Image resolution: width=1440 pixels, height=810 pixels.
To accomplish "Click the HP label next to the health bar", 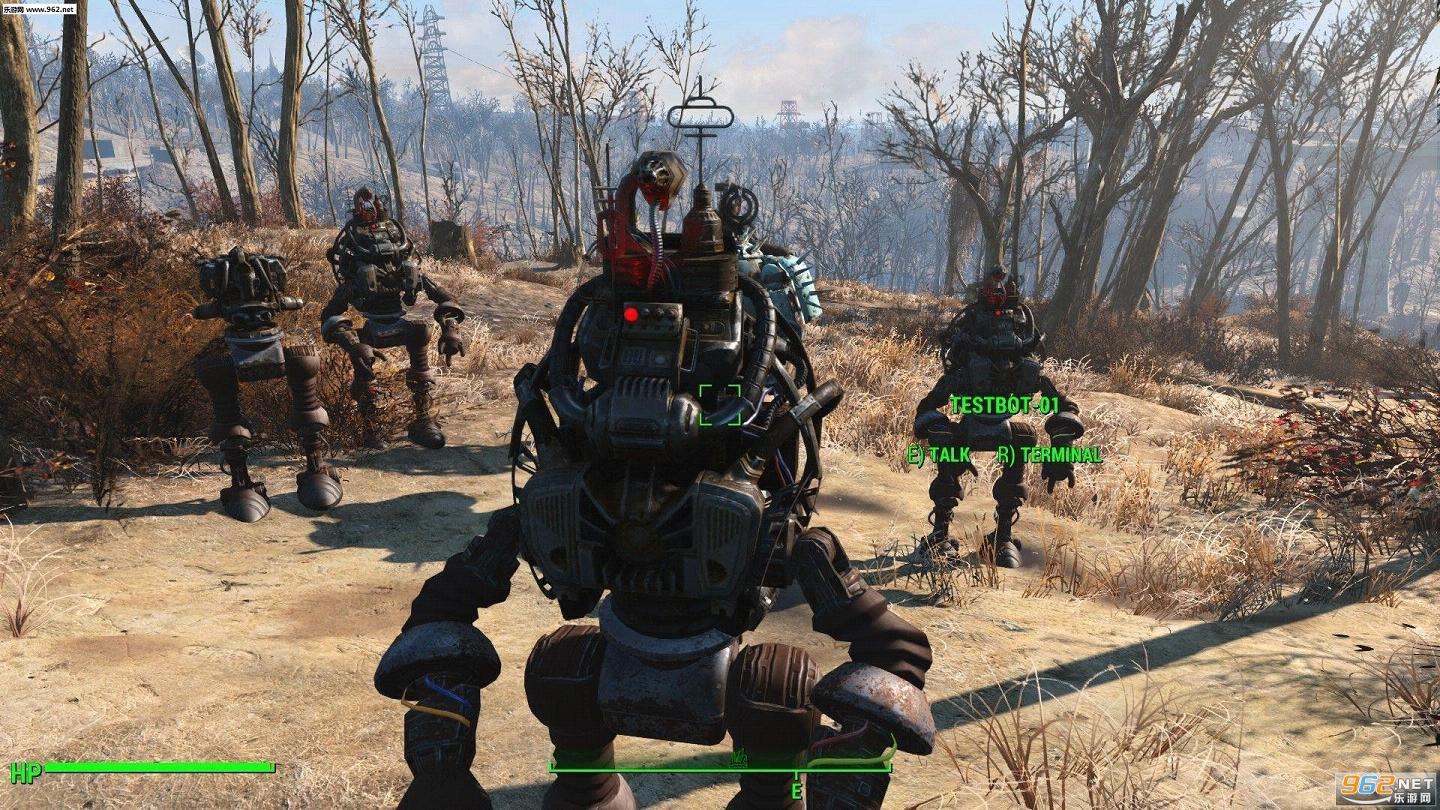I will [x=26, y=771].
